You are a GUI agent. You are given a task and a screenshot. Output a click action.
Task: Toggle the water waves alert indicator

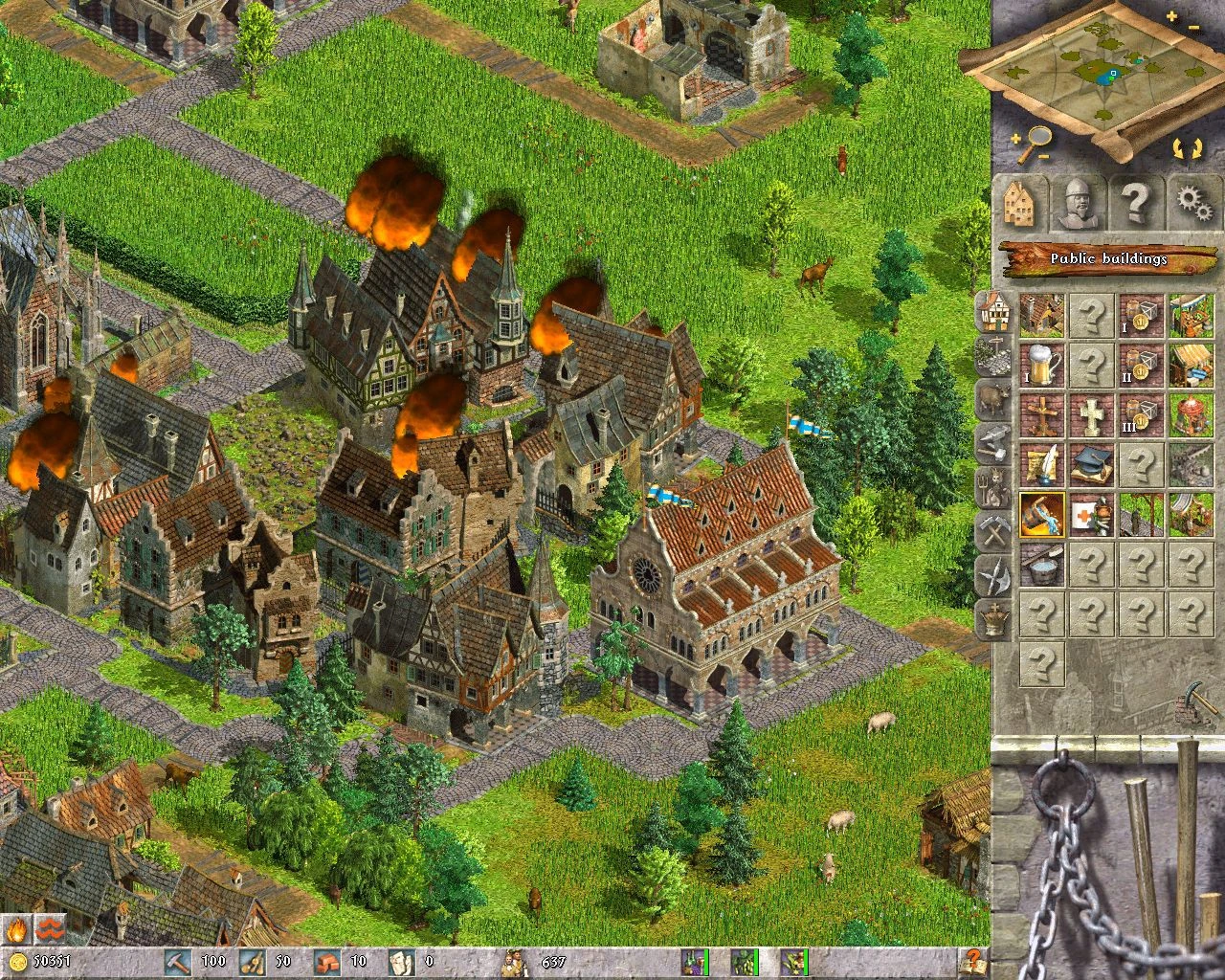pyautogui.click(x=50, y=929)
